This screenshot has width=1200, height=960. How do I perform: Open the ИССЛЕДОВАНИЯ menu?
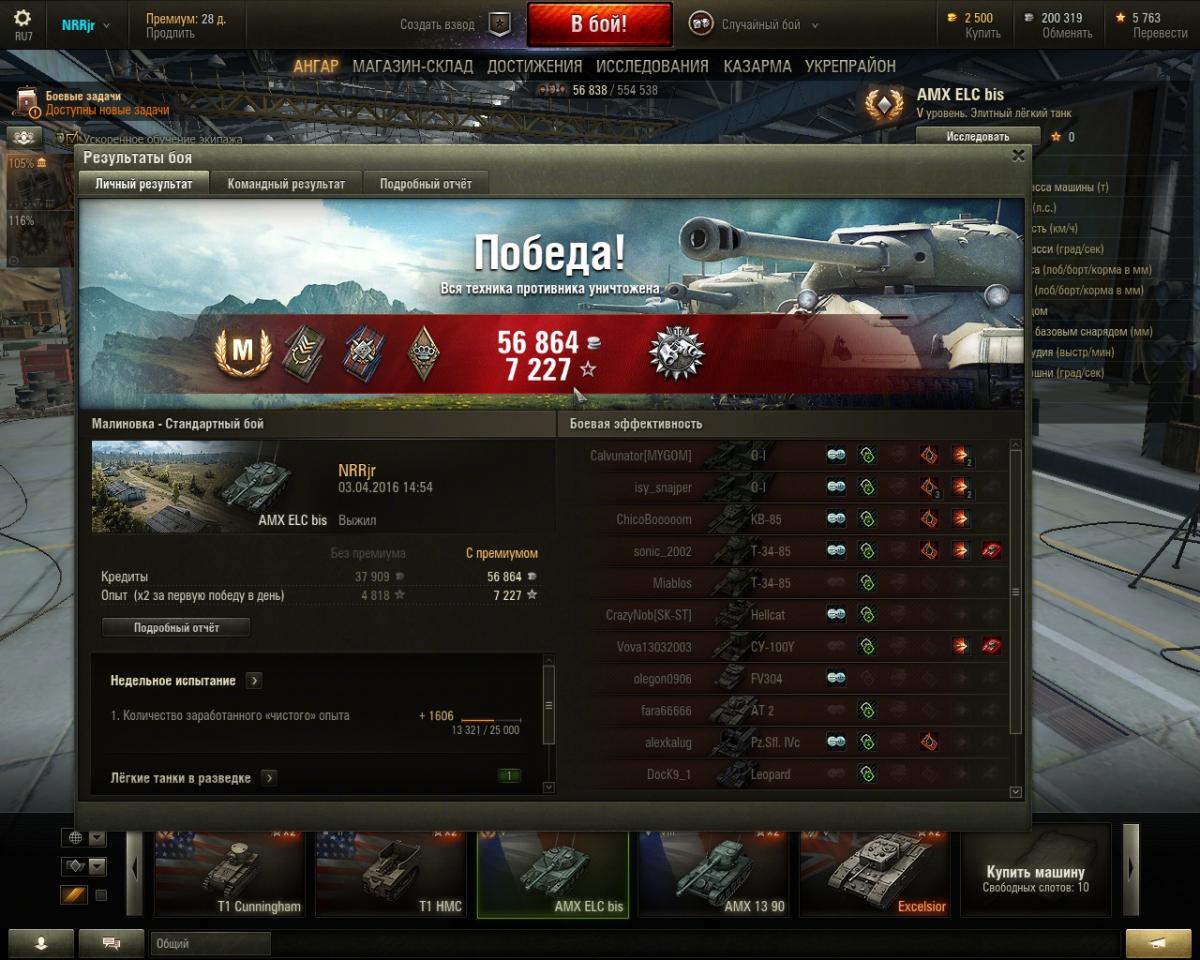pyautogui.click(x=652, y=66)
